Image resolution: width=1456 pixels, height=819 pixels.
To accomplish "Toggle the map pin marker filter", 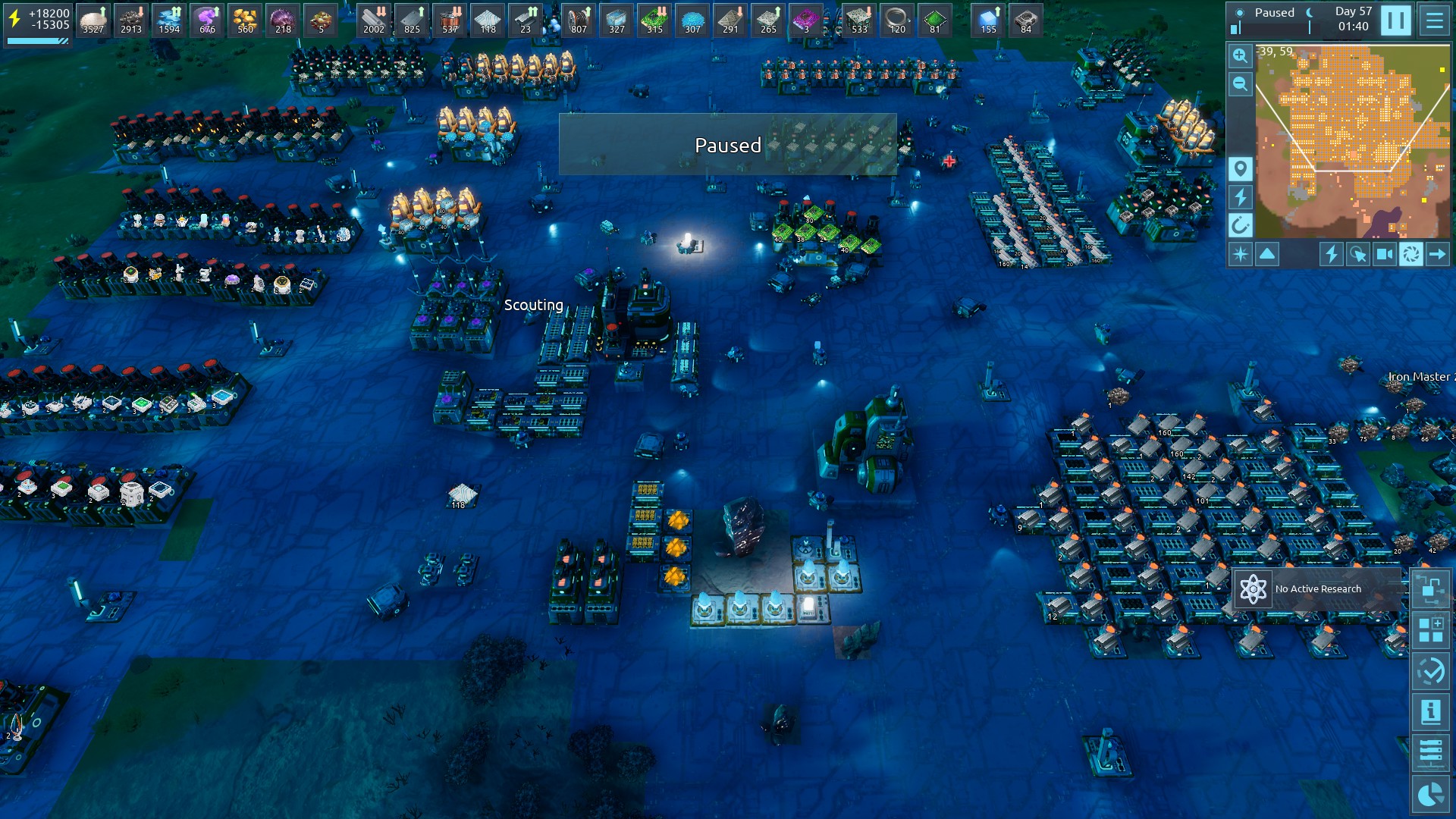I will (1240, 168).
